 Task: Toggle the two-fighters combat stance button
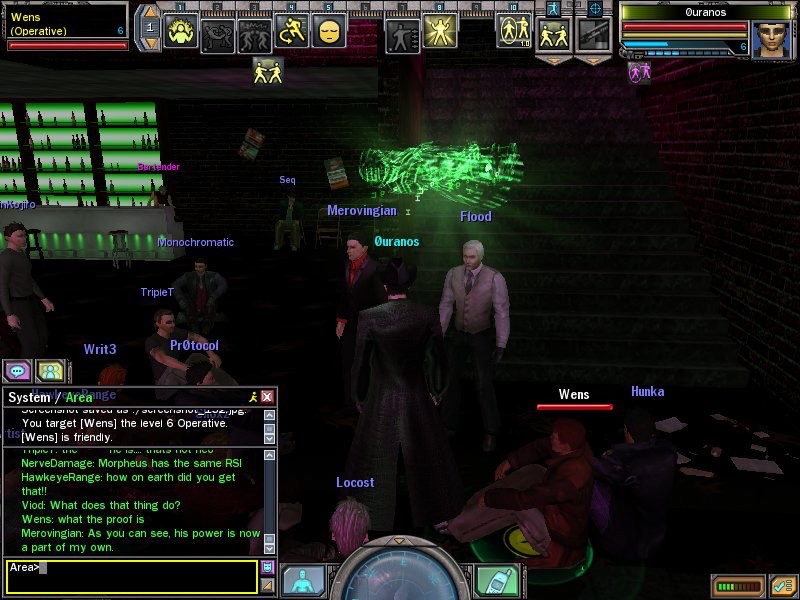pyautogui.click(x=554, y=34)
